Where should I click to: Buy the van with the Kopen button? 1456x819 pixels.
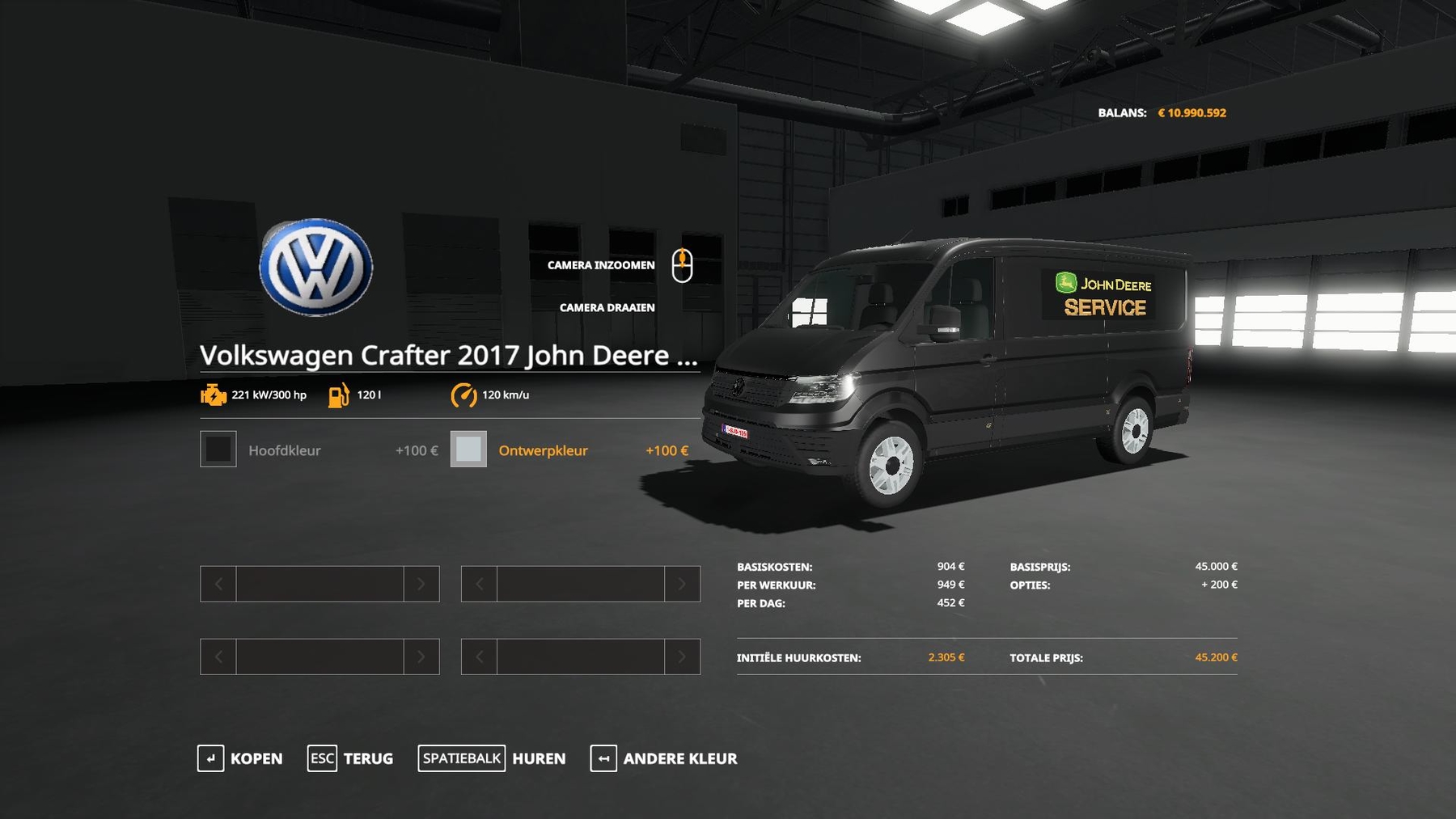(241, 758)
